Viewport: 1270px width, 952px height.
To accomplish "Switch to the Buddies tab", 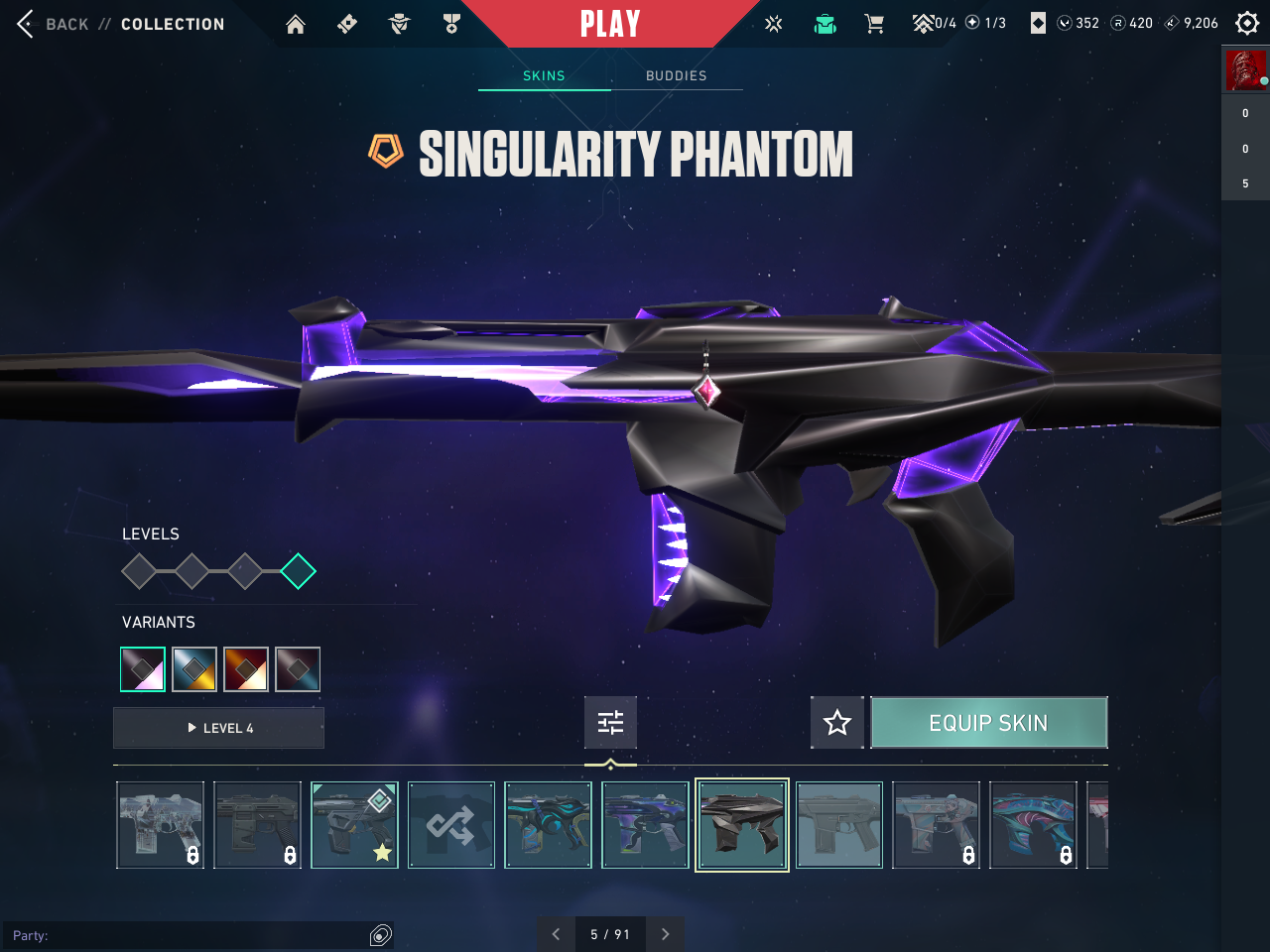I will coord(676,75).
